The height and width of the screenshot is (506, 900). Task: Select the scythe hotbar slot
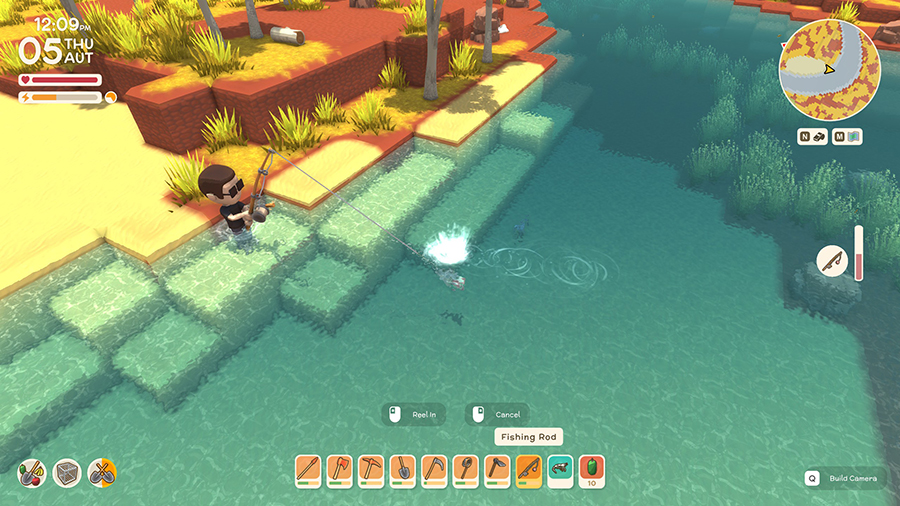(434, 470)
